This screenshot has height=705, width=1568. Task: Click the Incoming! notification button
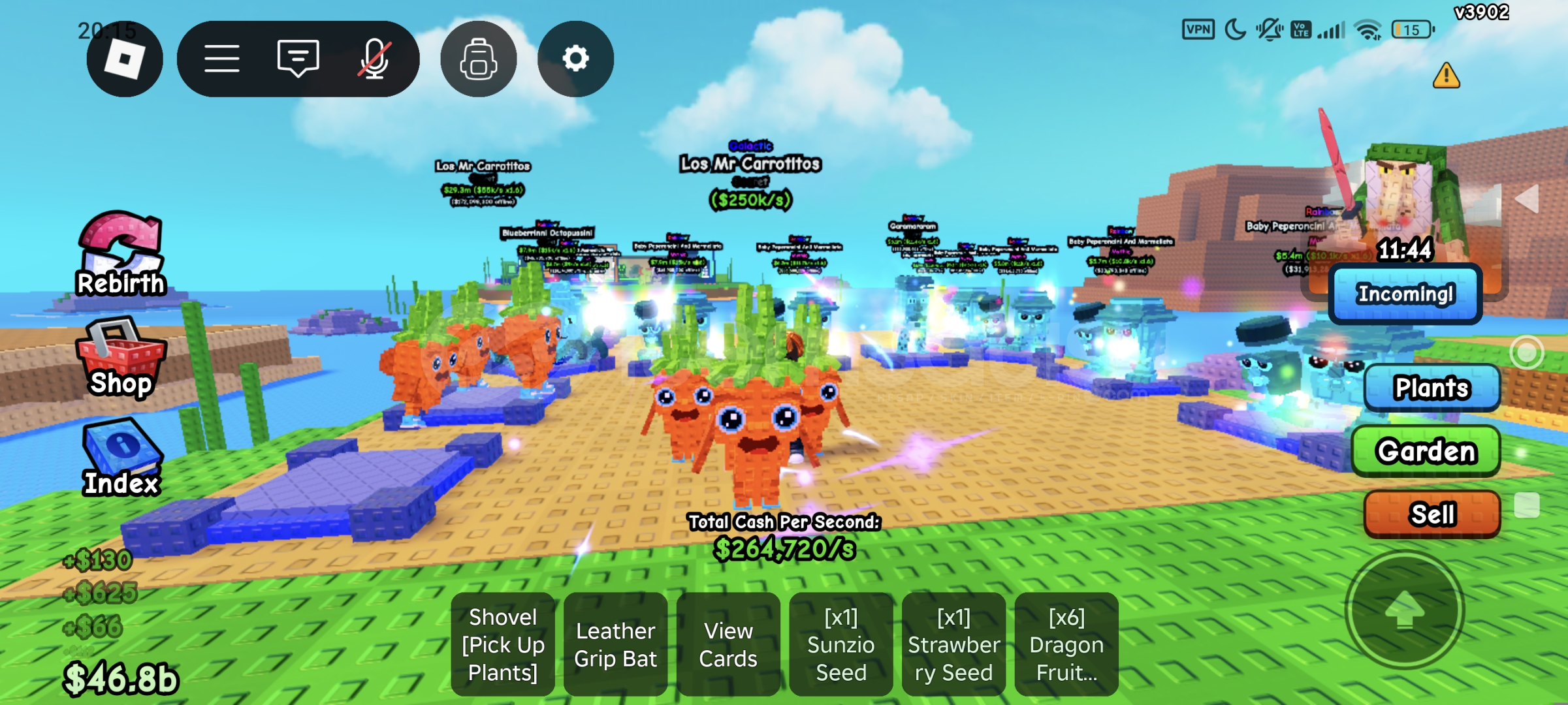point(1405,294)
